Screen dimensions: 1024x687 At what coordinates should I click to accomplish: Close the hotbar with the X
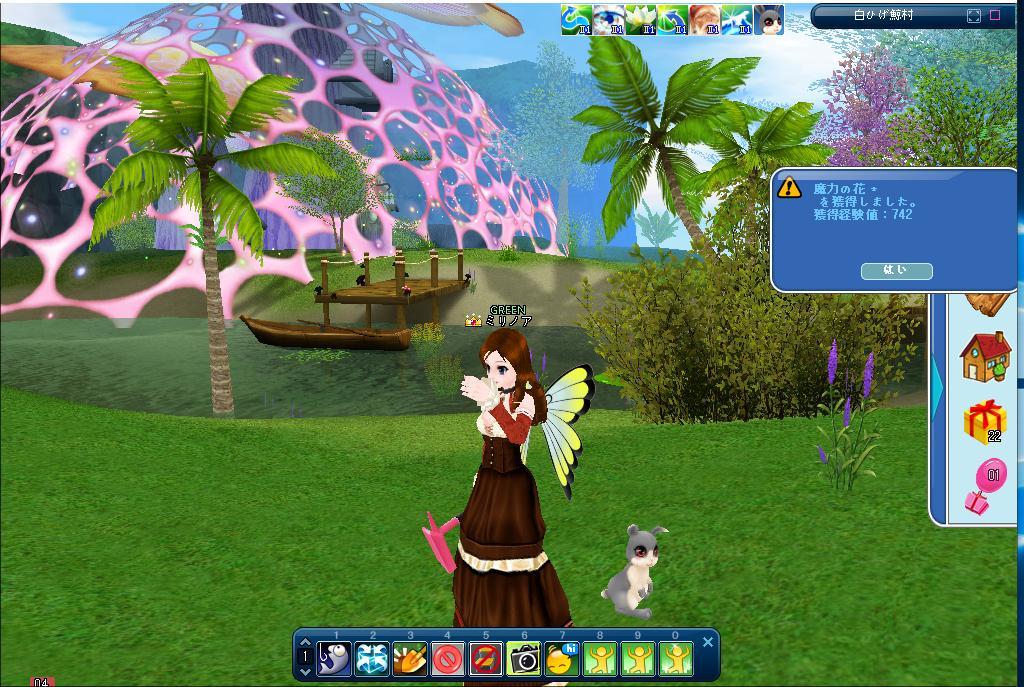coord(708,642)
